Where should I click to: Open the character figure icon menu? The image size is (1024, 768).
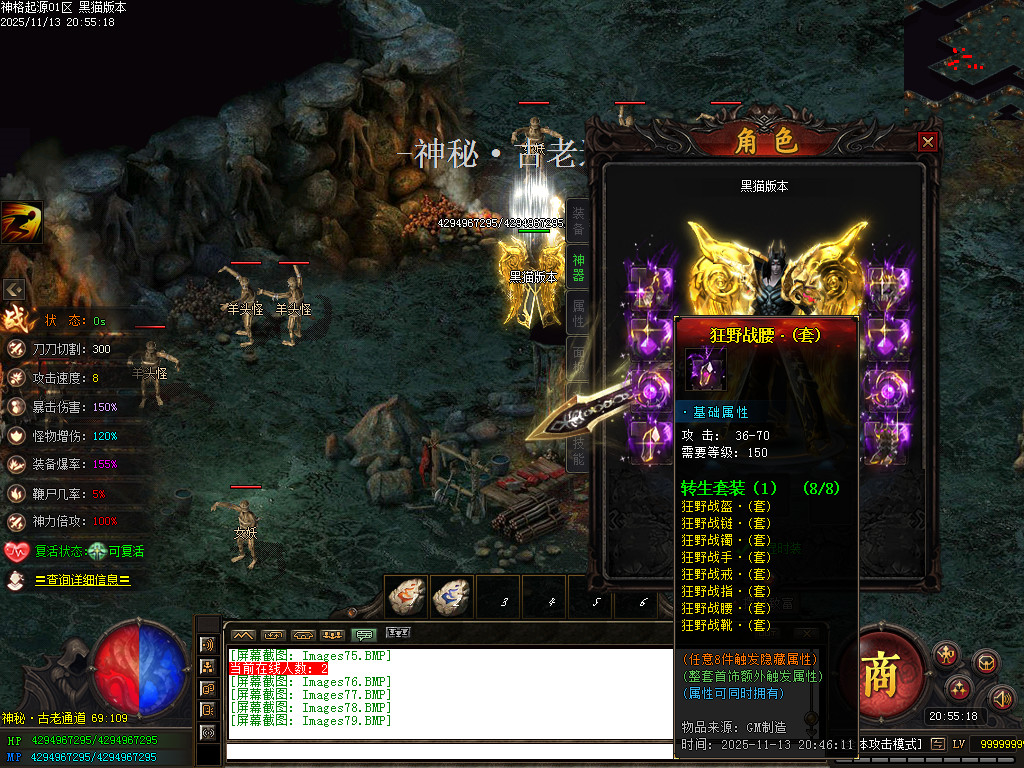coord(945,655)
